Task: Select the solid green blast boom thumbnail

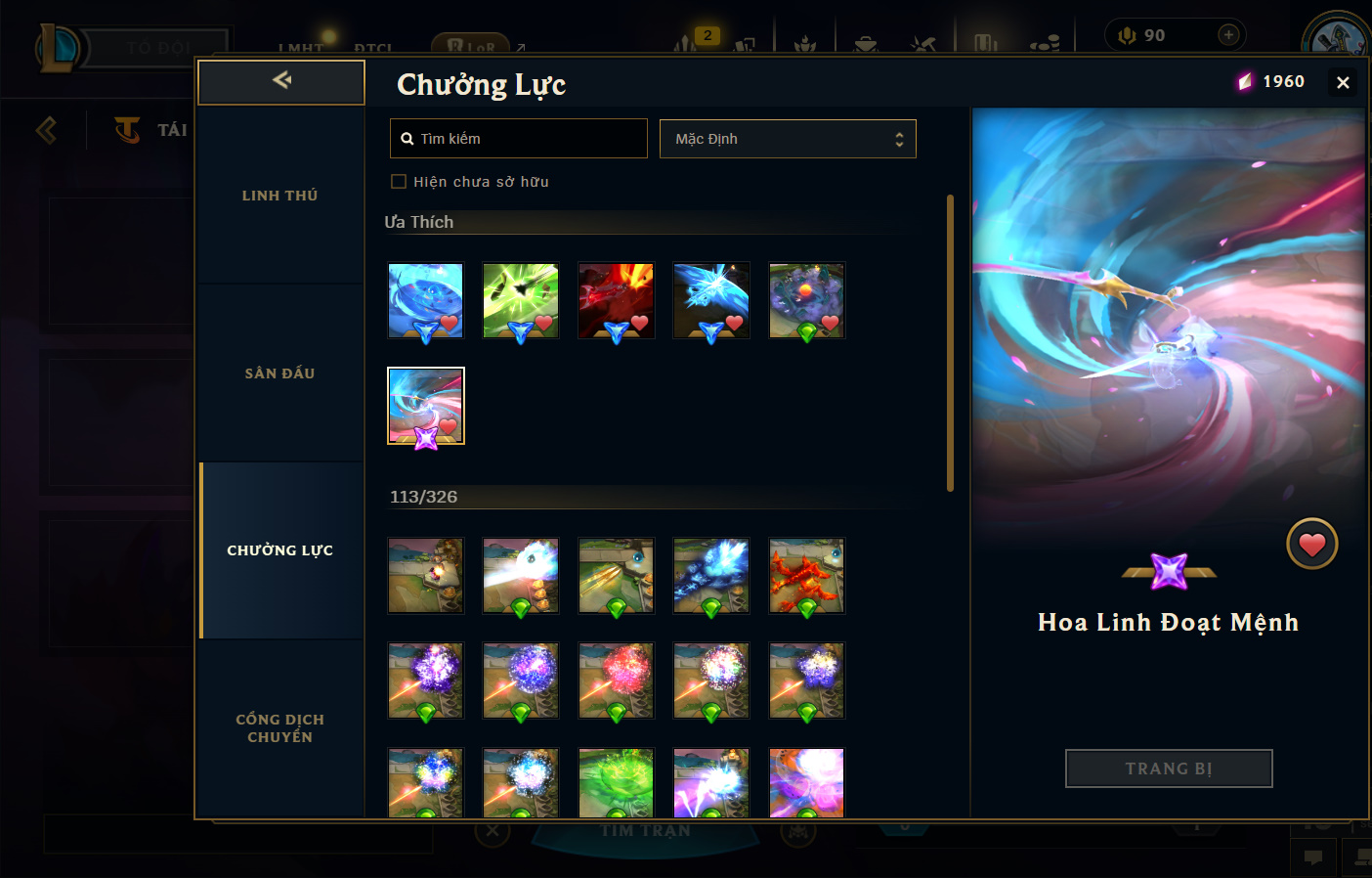Action: point(616,782)
